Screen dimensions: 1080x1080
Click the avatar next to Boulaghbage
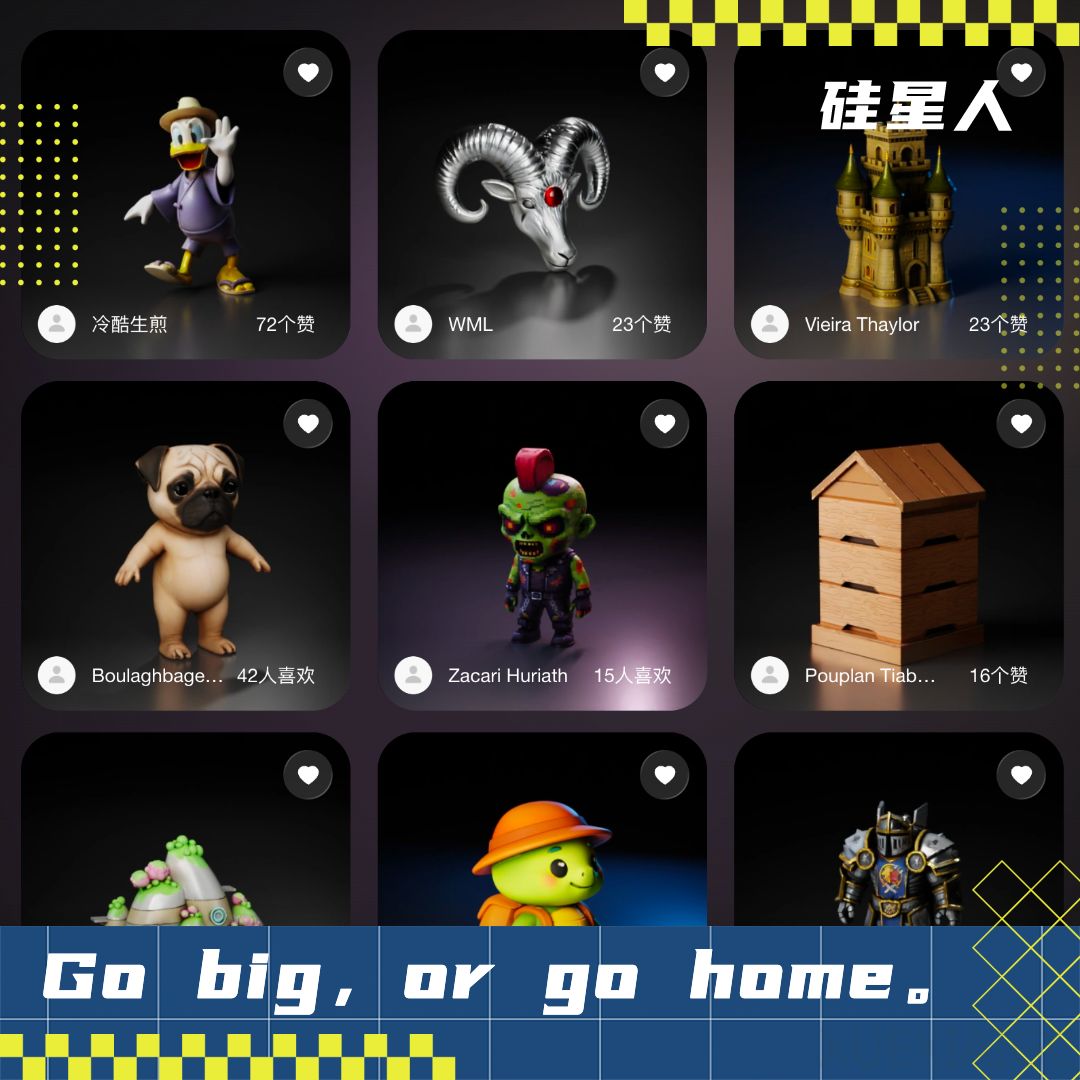pos(57,675)
